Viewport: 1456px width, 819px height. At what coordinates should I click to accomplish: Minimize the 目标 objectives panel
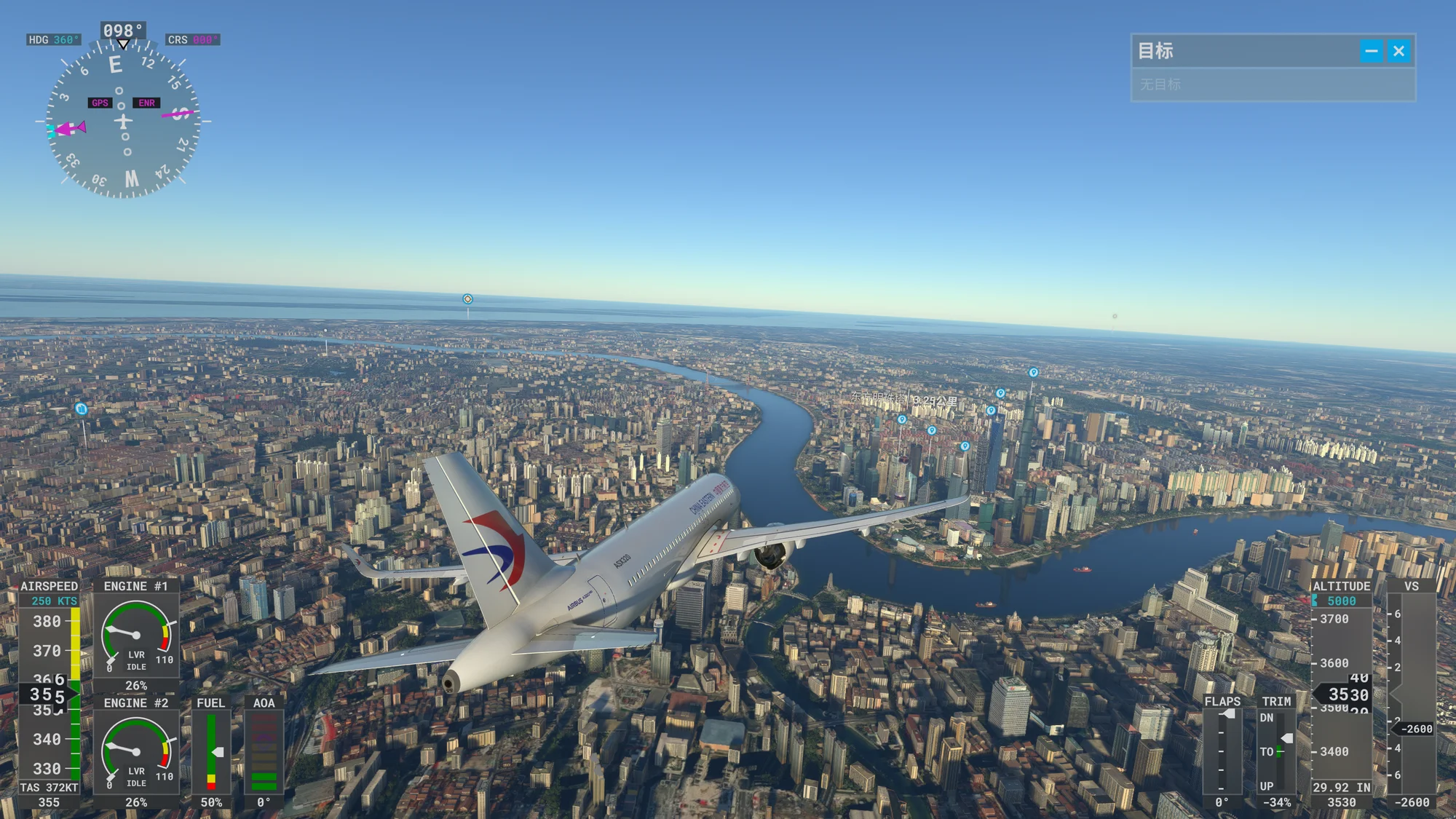pyautogui.click(x=1372, y=51)
